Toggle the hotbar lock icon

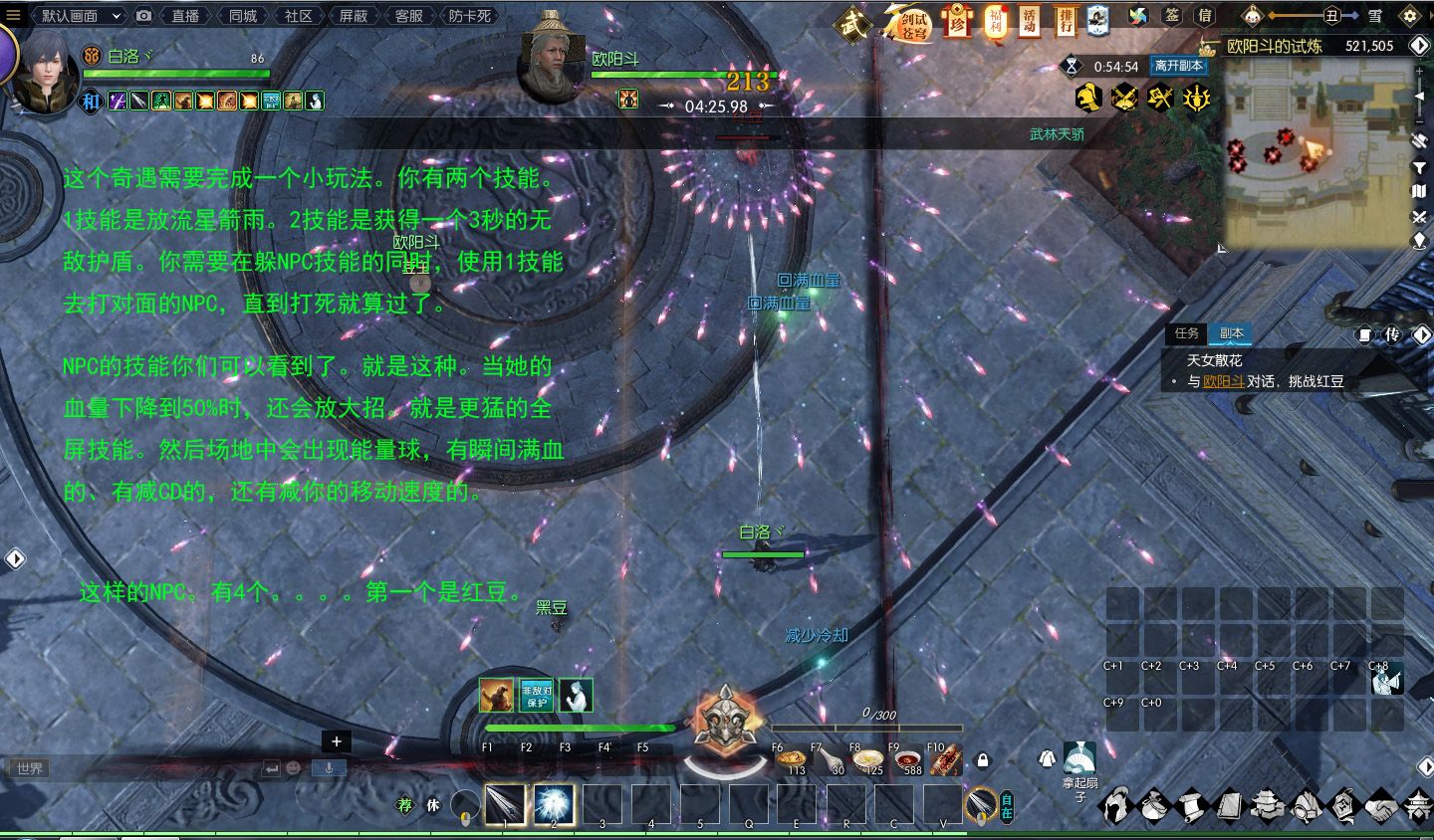983,761
